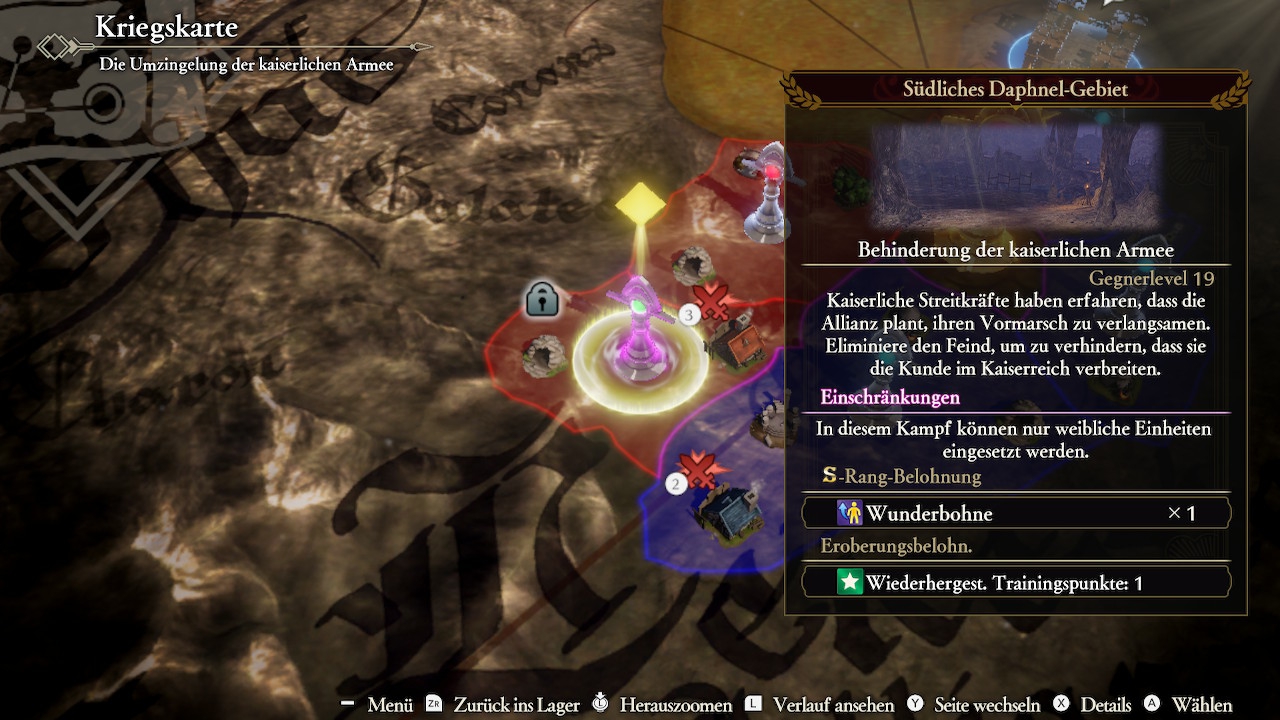Click the padlock locked-location marker
Viewport: 1280px width, 720px height.
(x=542, y=299)
